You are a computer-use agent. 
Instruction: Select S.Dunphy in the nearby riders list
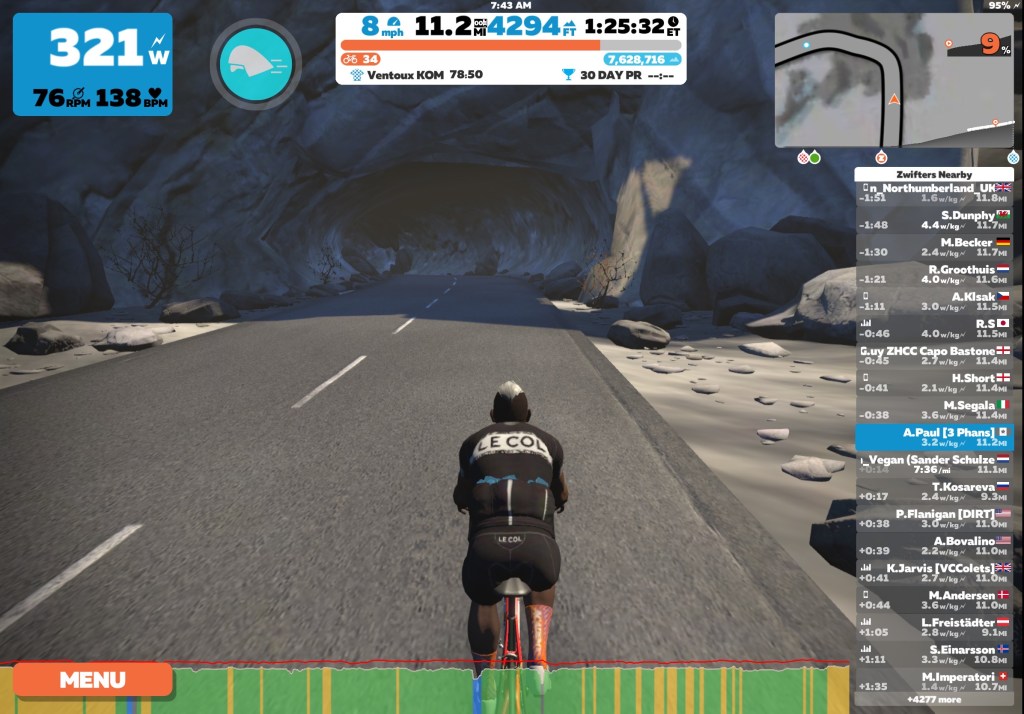tap(934, 220)
